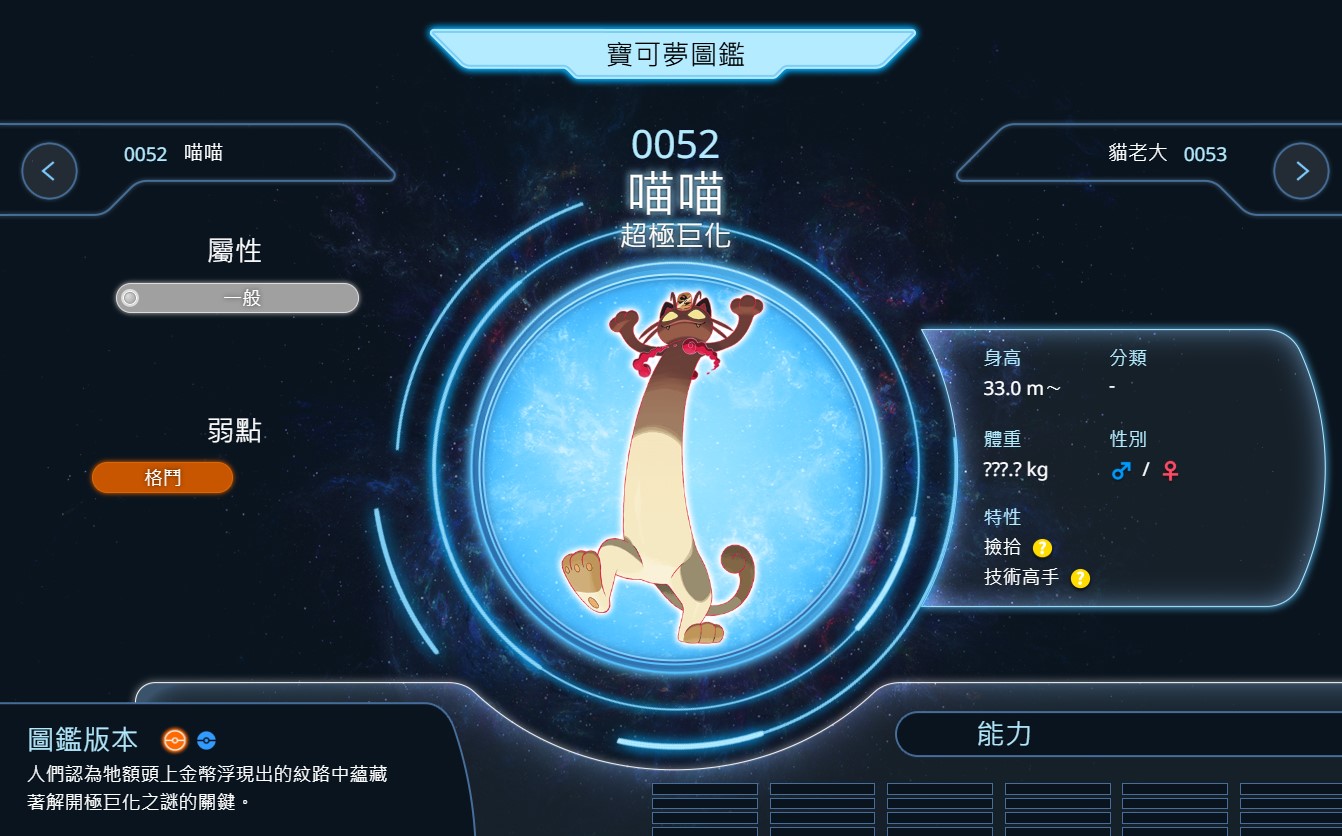Viewport: 1342px width, 836px height.
Task: Go to previous Pokémon with left arrow
Action: pos(49,171)
